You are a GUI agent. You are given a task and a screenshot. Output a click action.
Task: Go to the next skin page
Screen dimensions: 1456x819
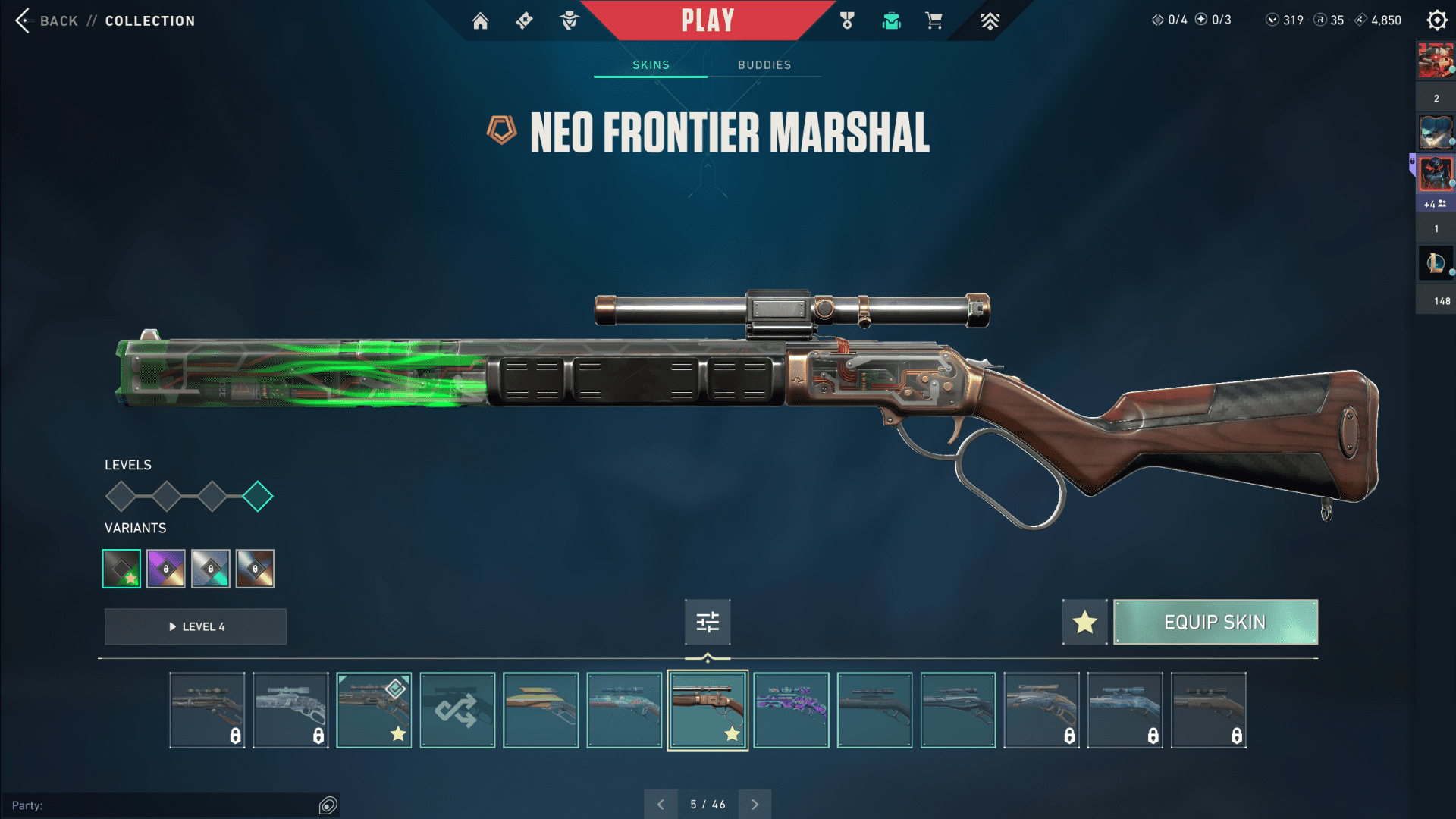(x=755, y=805)
